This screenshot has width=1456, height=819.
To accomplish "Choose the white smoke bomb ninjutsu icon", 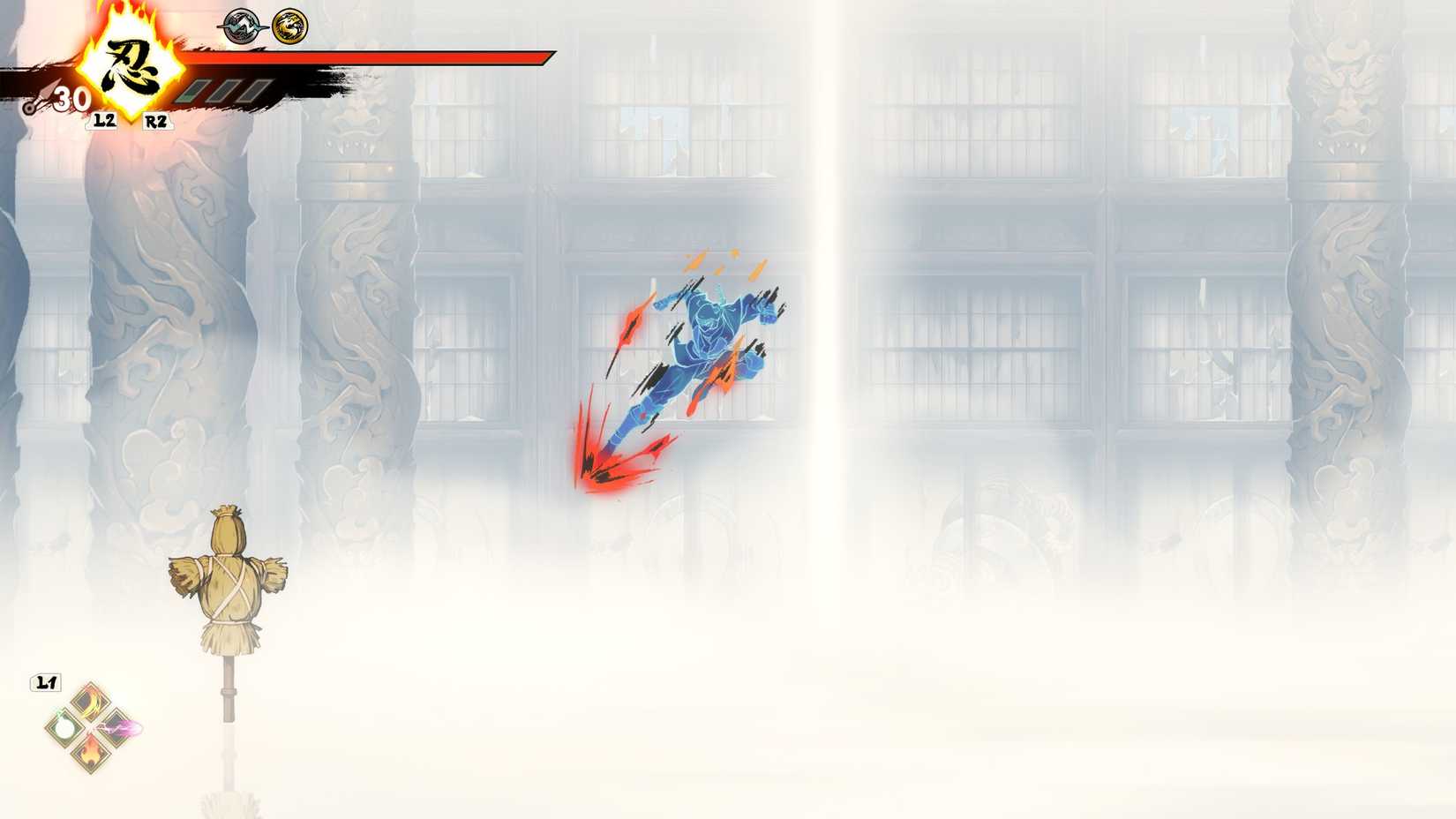I will click(x=64, y=728).
